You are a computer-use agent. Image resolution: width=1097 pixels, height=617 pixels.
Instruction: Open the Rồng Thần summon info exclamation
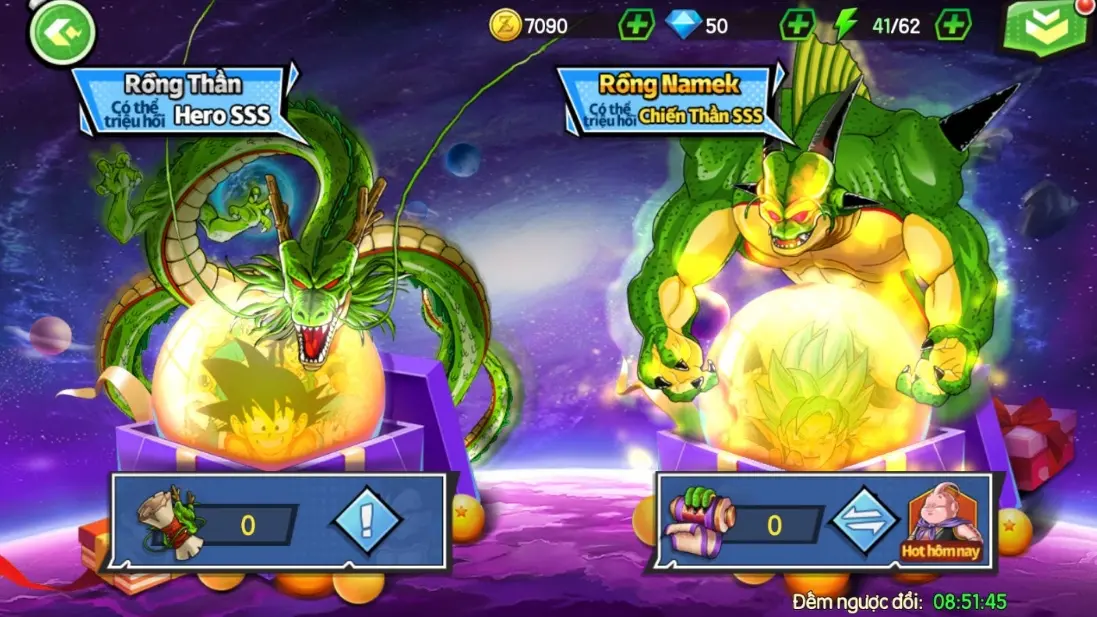click(x=367, y=521)
